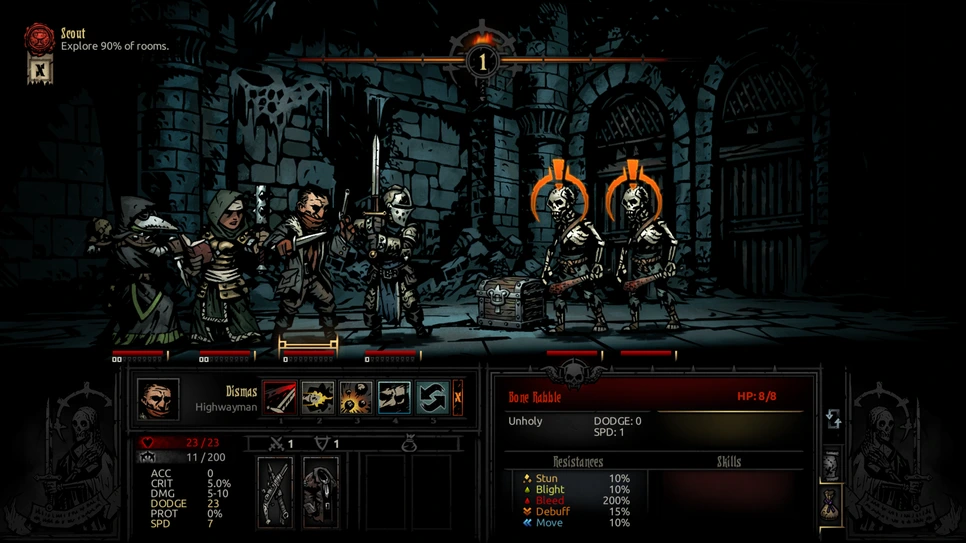The width and height of the screenshot is (966, 543).
Task: Select the Wicked Slice sword skill
Action: click(280, 397)
